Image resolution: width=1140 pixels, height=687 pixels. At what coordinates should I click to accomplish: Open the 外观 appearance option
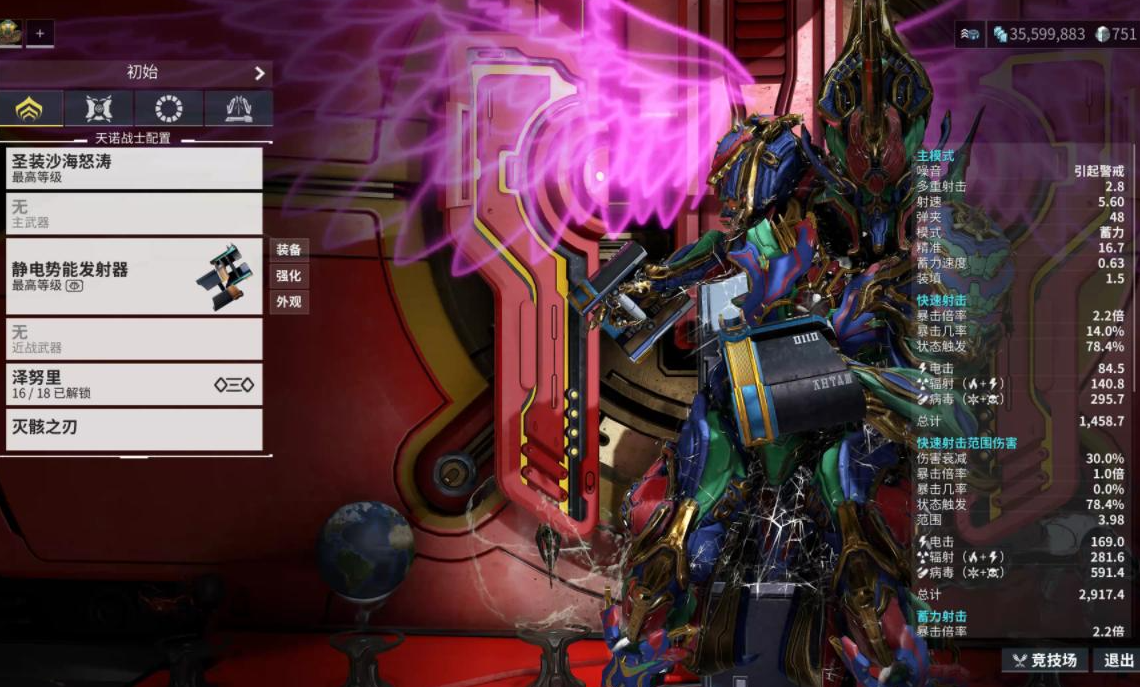289,301
